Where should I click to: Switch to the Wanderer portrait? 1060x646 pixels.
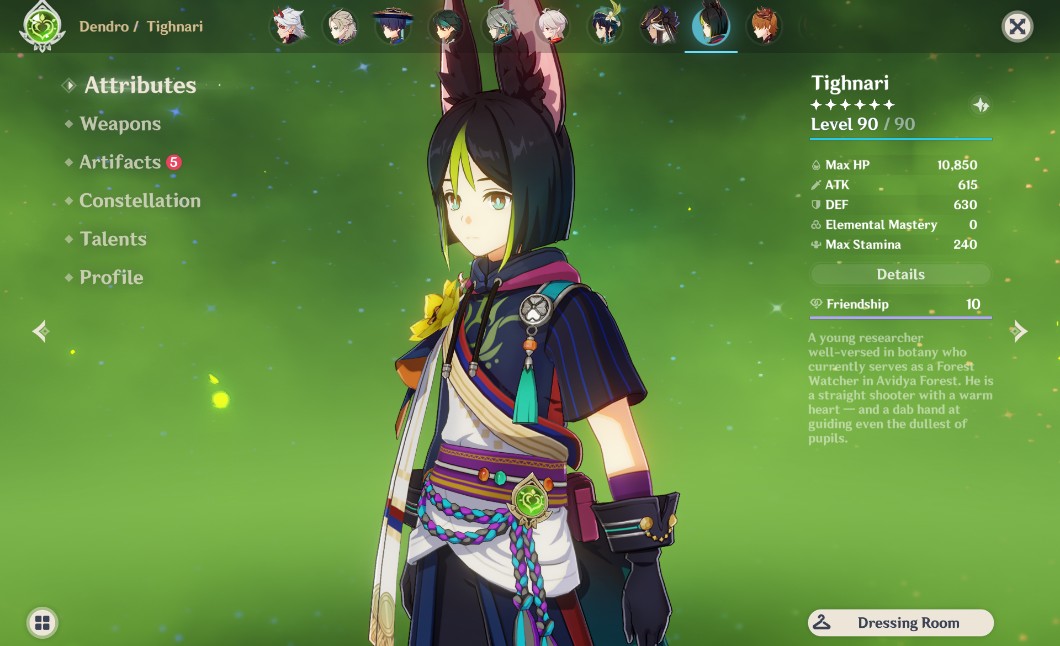(x=393, y=27)
